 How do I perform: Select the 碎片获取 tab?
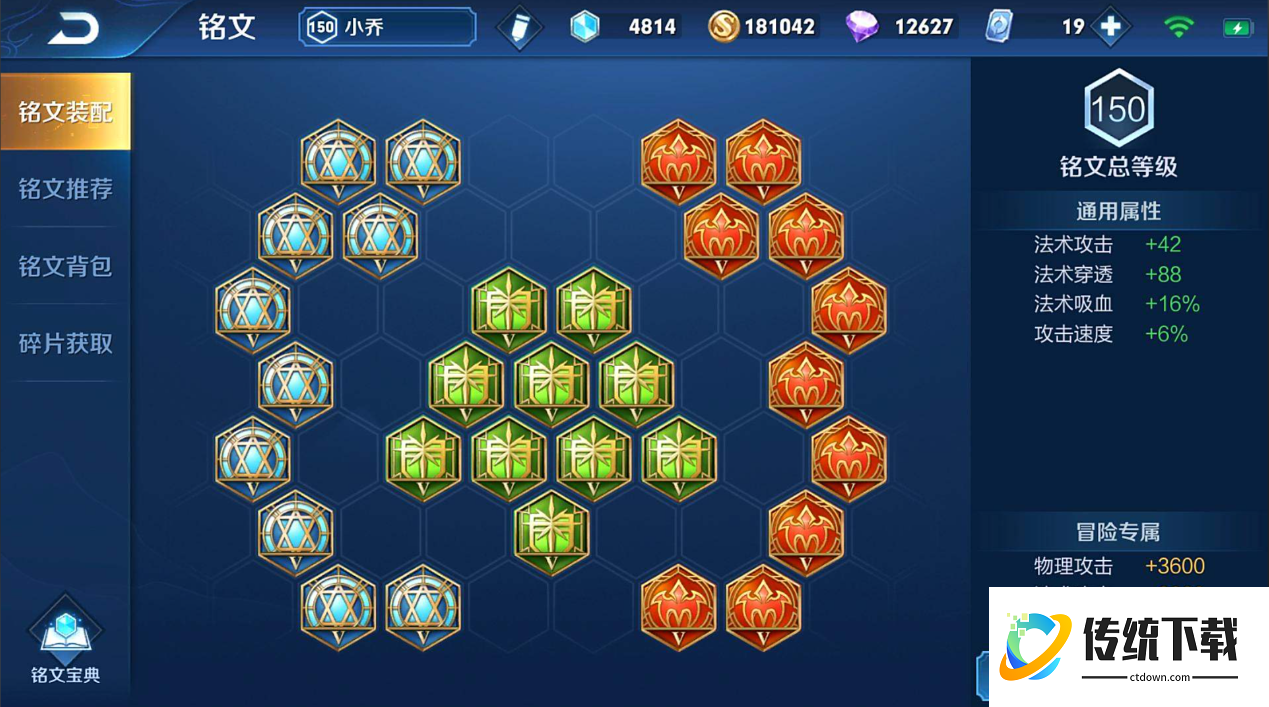(65, 343)
